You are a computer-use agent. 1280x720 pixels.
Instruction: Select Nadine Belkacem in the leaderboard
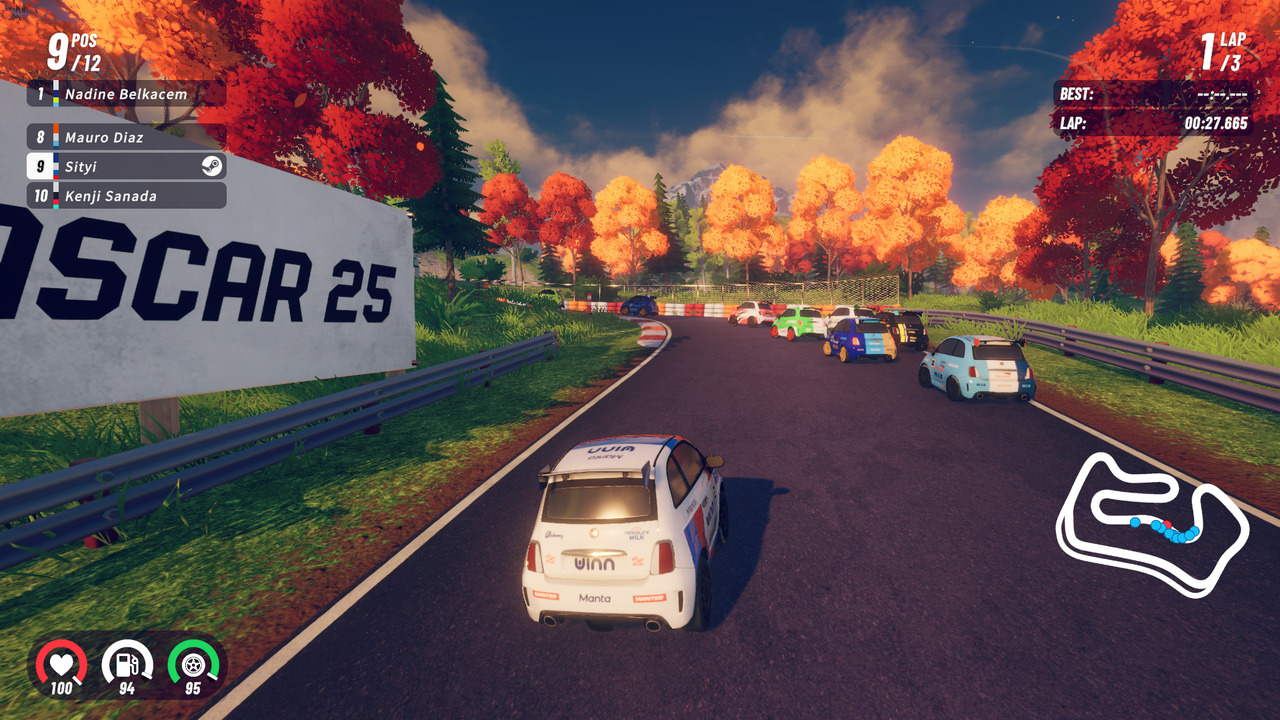tap(126, 94)
